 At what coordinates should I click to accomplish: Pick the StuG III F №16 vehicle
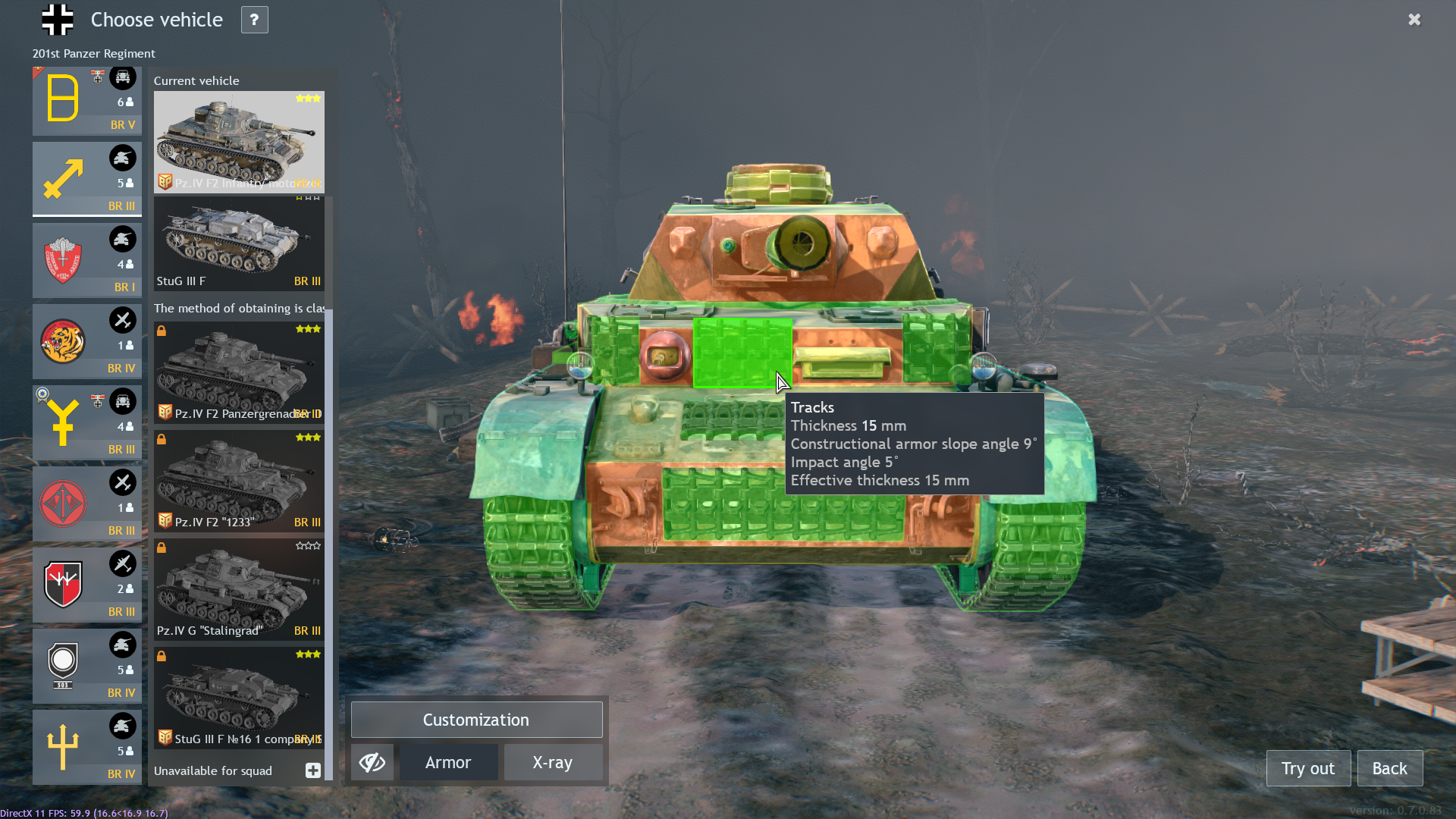[239, 698]
